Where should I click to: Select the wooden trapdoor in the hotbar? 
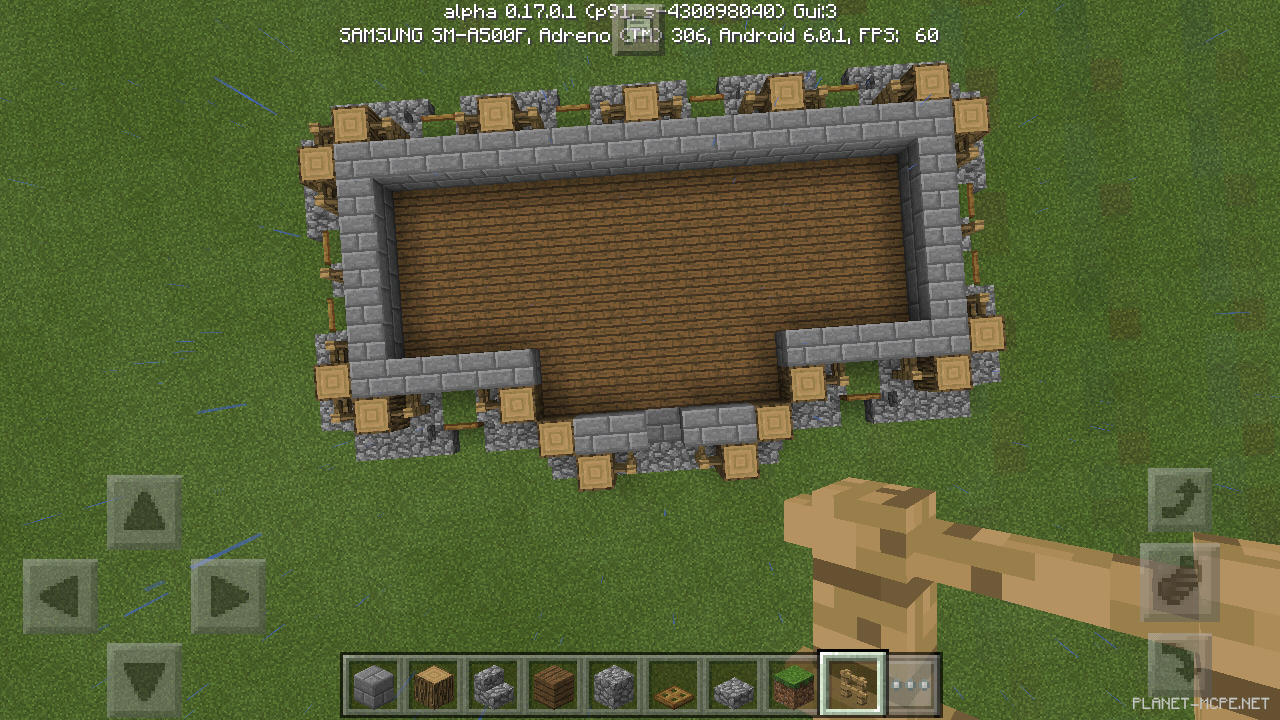pos(673,682)
